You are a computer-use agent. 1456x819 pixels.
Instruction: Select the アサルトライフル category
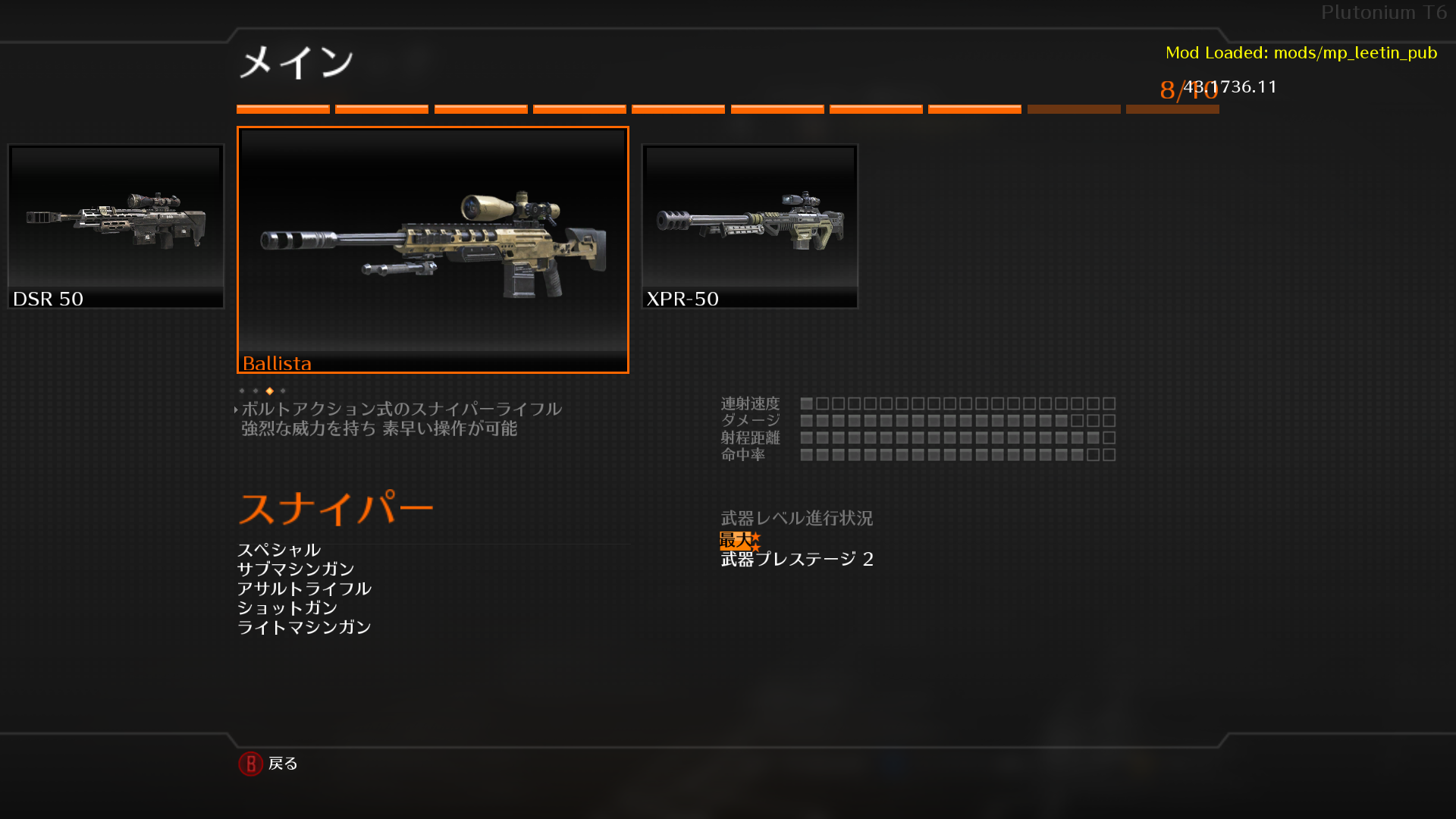pyautogui.click(x=304, y=588)
